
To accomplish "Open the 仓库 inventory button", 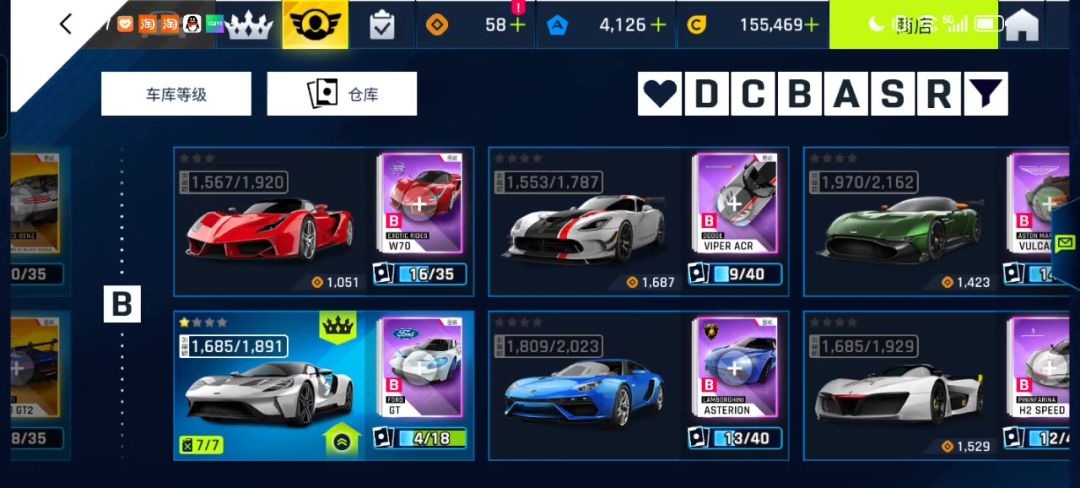I will pyautogui.click(x=342, y=94).
